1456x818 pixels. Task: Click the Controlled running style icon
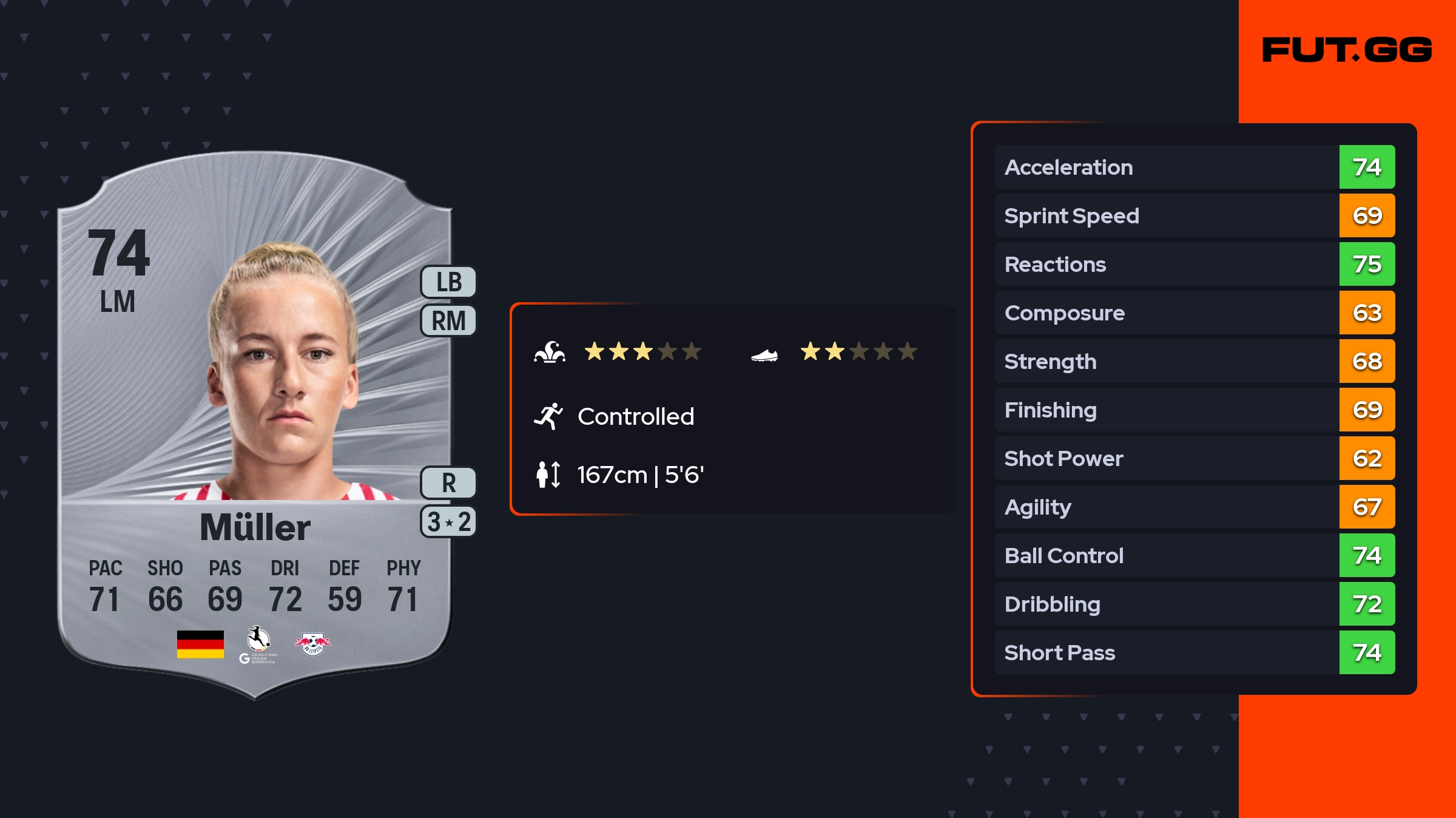tap(548, 416)
